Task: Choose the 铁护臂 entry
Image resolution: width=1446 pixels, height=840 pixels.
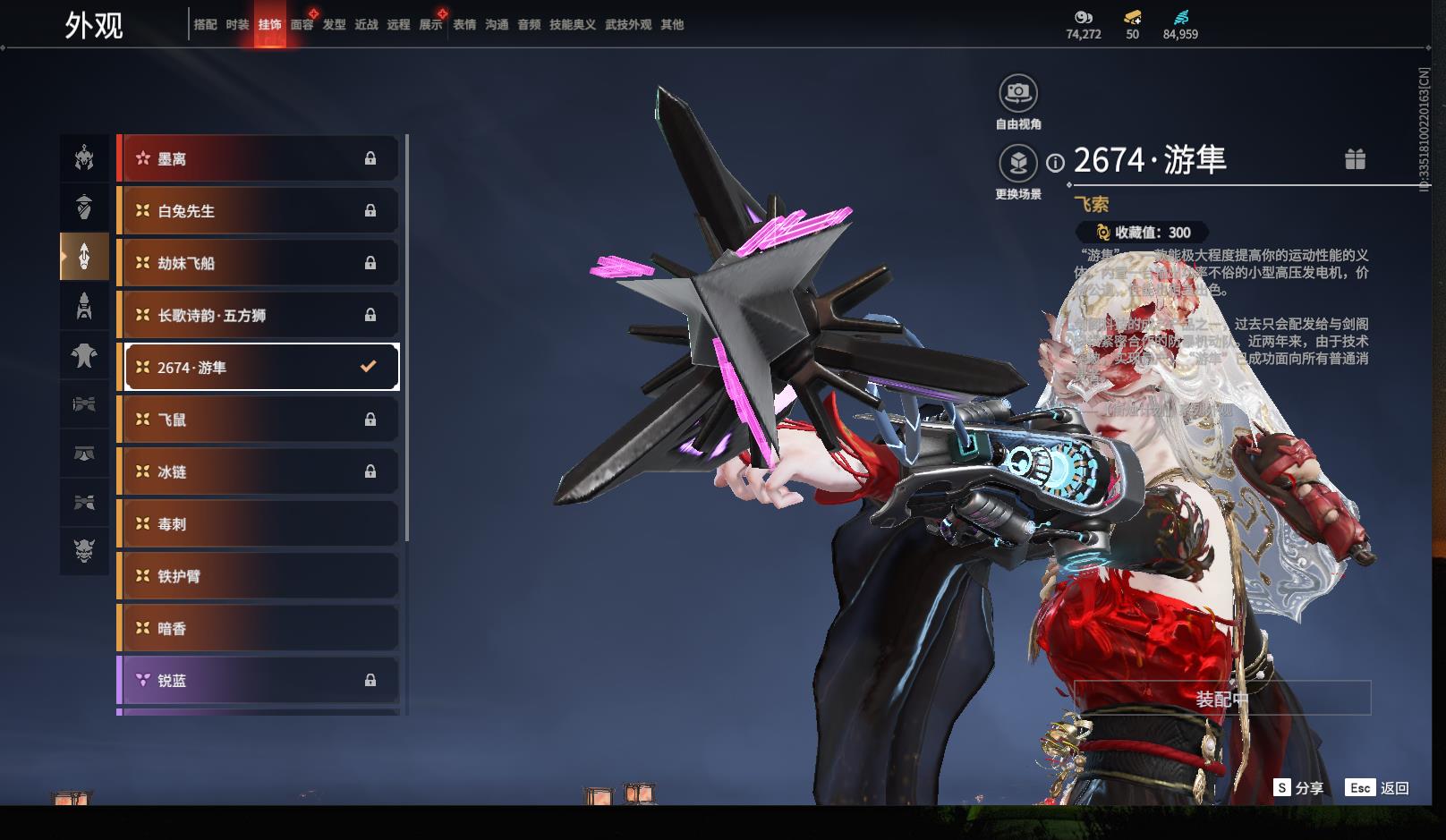Action: [259, 576]
